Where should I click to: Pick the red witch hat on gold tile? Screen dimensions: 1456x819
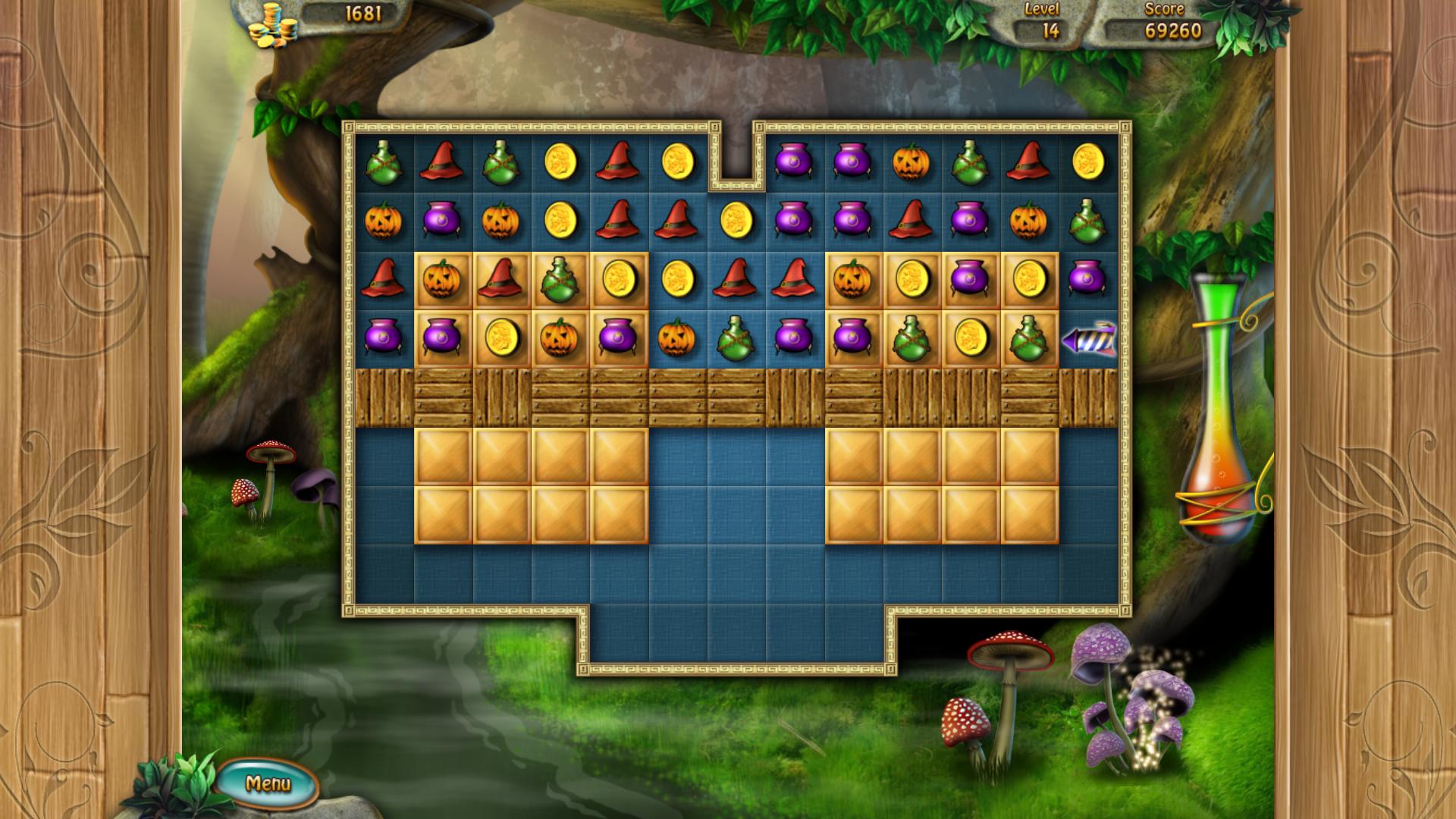coord(501,280)
